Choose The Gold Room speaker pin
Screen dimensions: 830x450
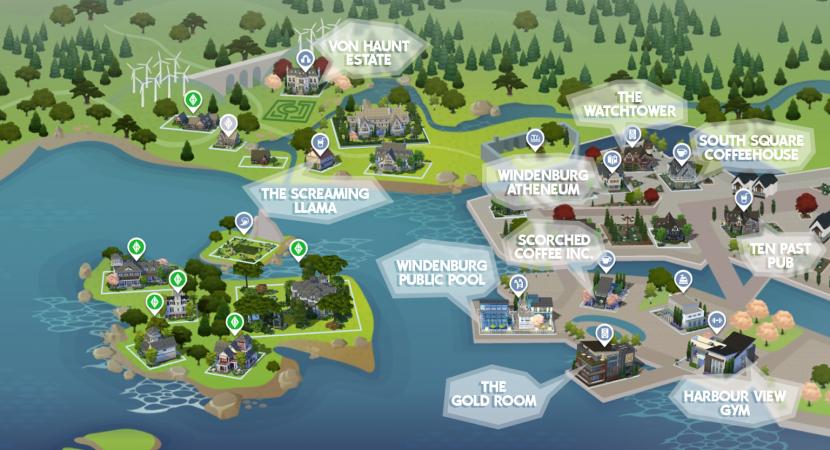click(604, 332)
